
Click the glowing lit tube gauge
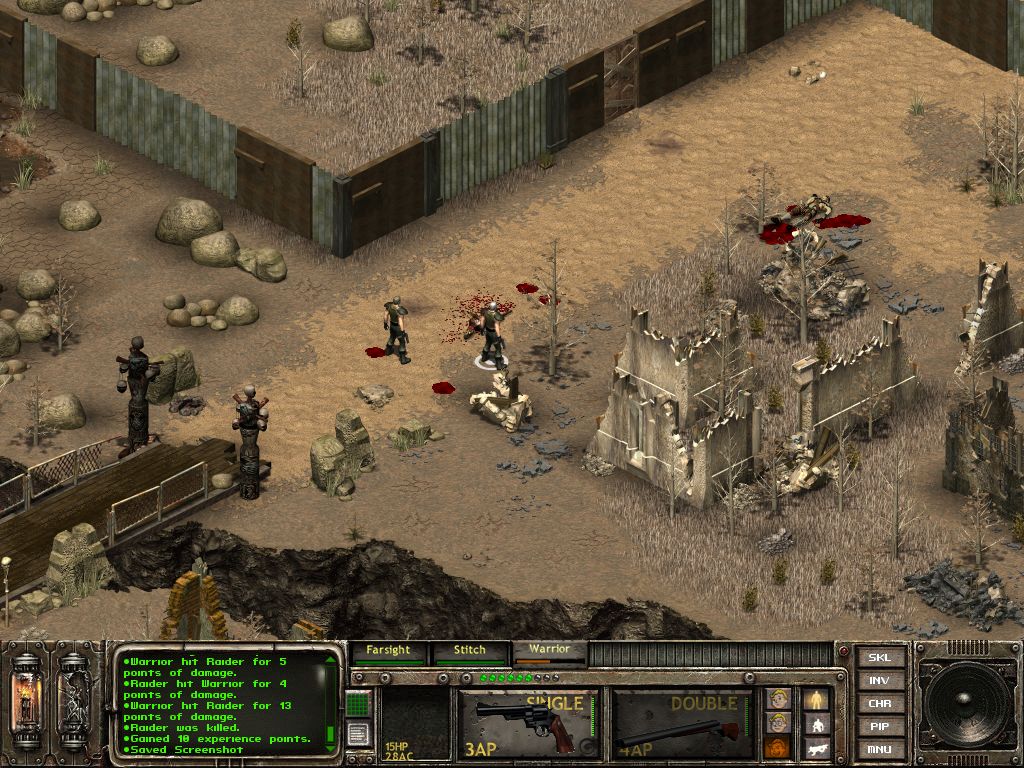click(x=25, y=699)
